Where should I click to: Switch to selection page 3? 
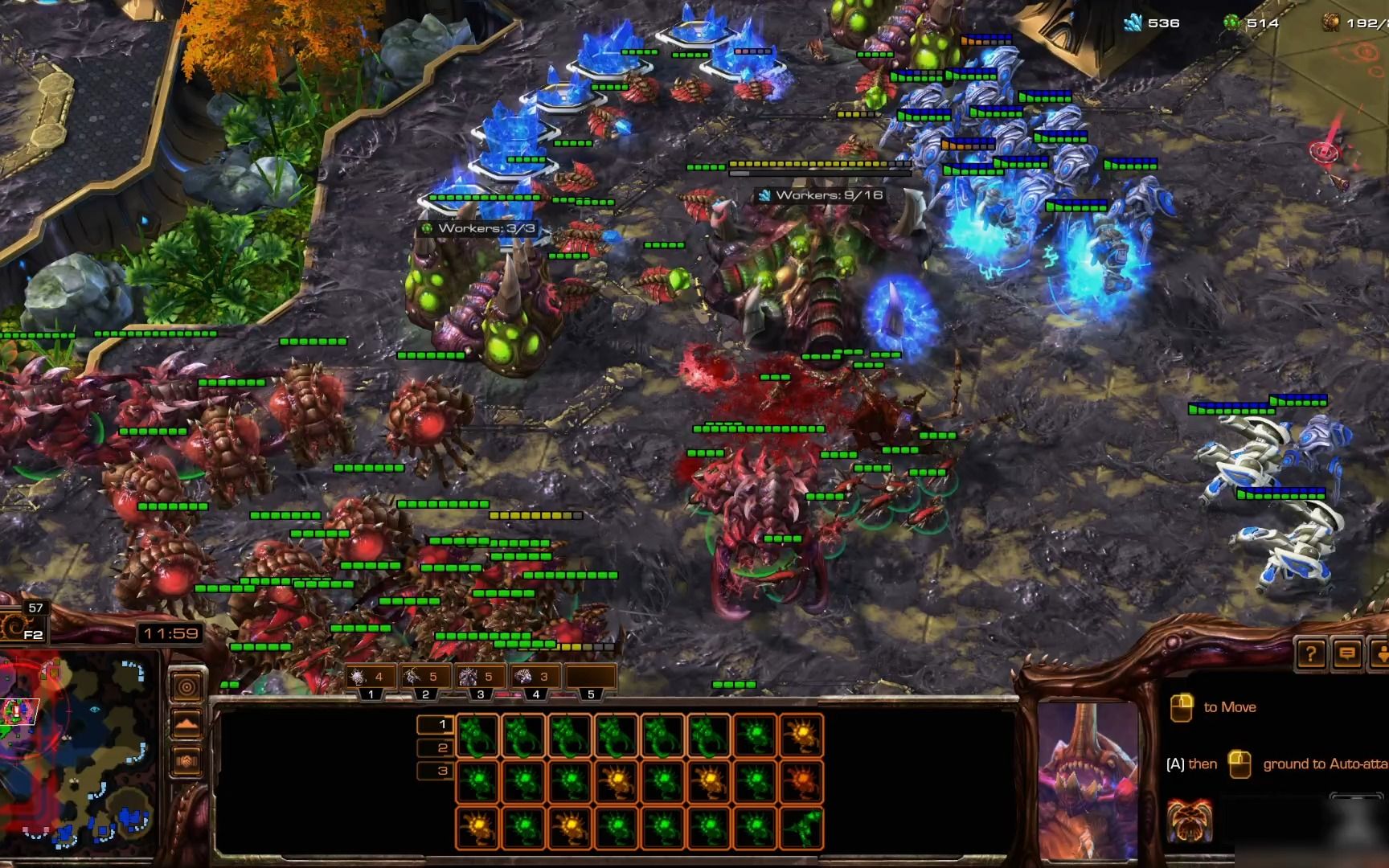point(441,772)
